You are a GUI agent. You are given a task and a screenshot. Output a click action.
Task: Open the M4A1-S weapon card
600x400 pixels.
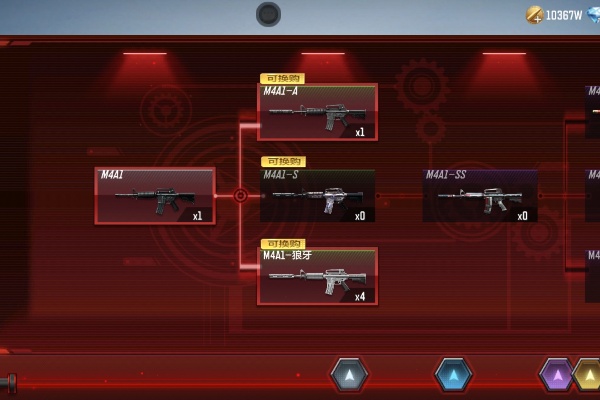(x=318, y=195)
